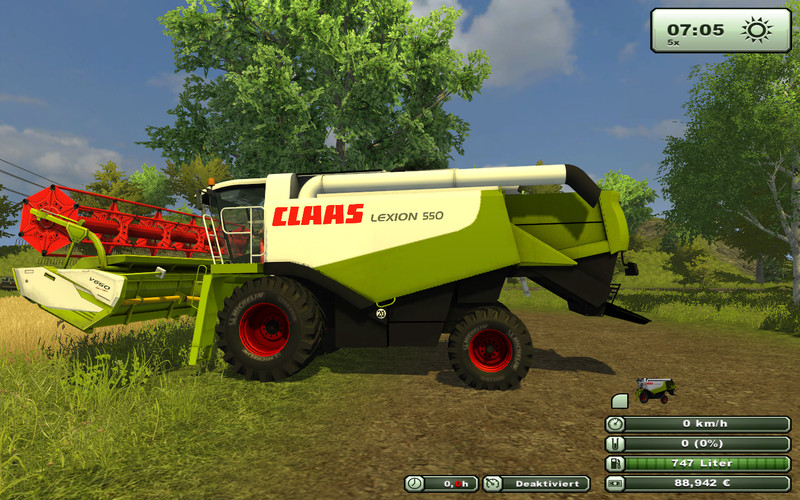
Task: Click the 5x time speed label
Action: [x=675, y=43]
